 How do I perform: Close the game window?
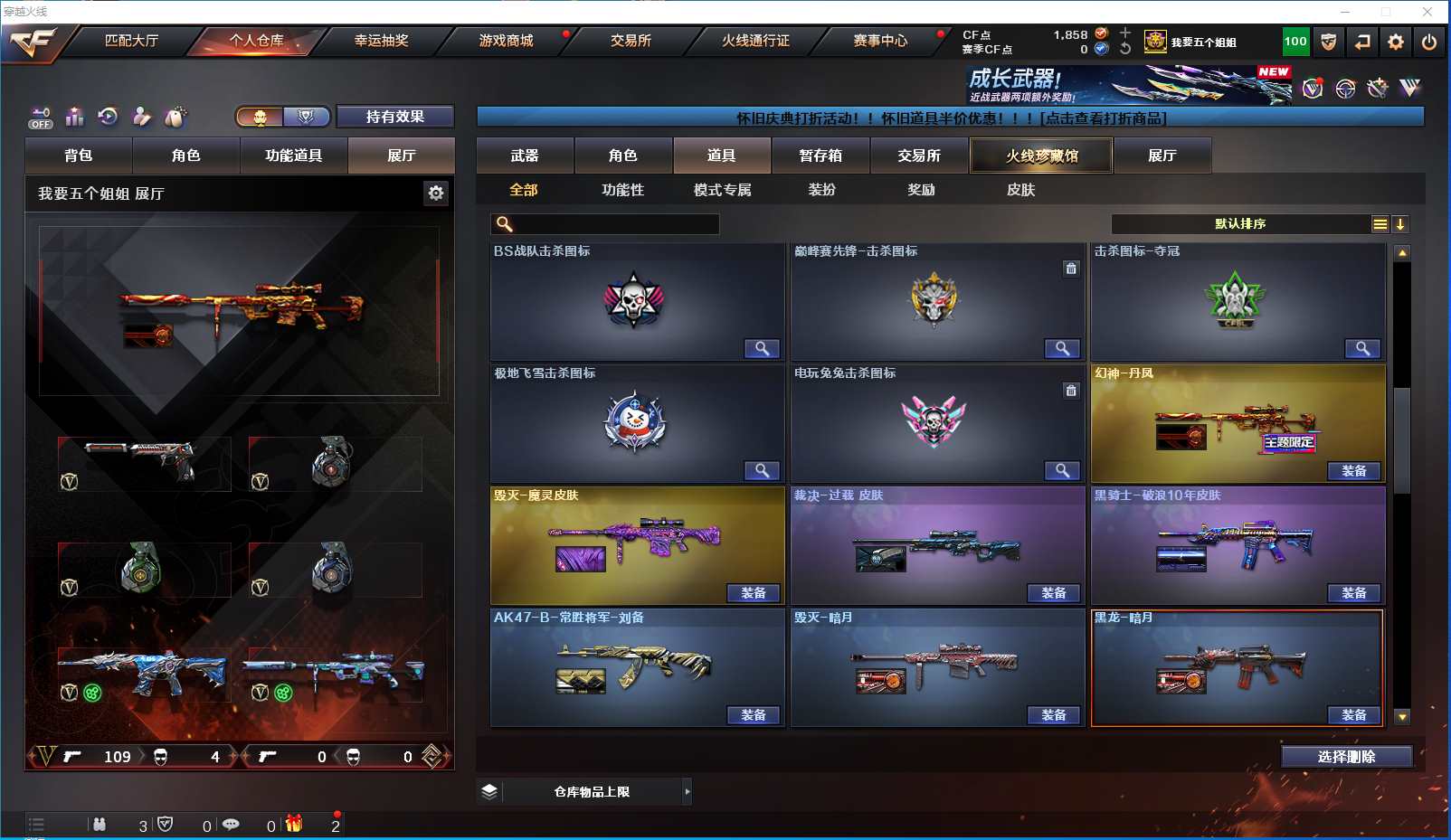[x=1427, y=12]
